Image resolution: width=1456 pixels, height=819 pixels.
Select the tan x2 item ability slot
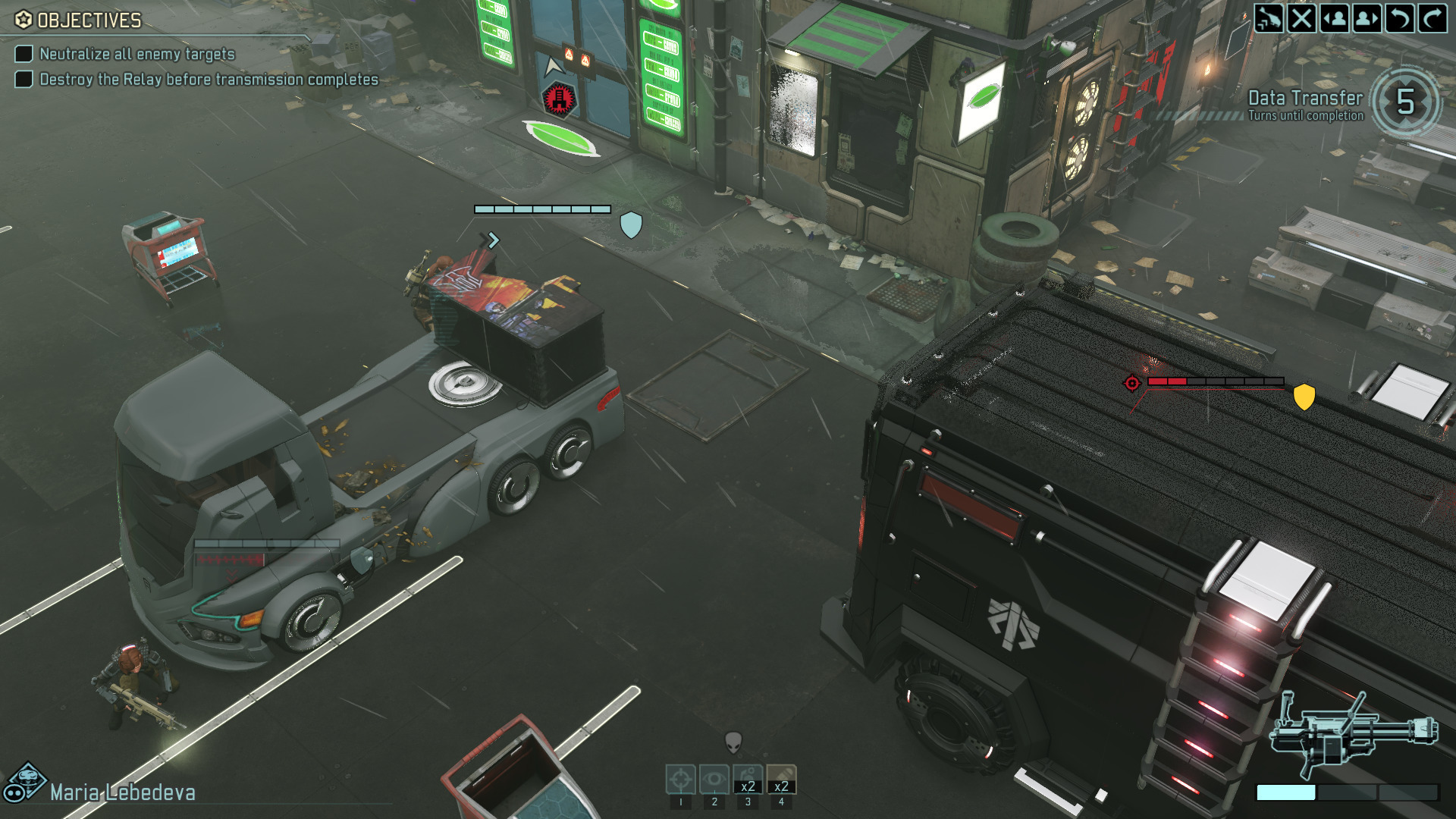click(781, 780)
